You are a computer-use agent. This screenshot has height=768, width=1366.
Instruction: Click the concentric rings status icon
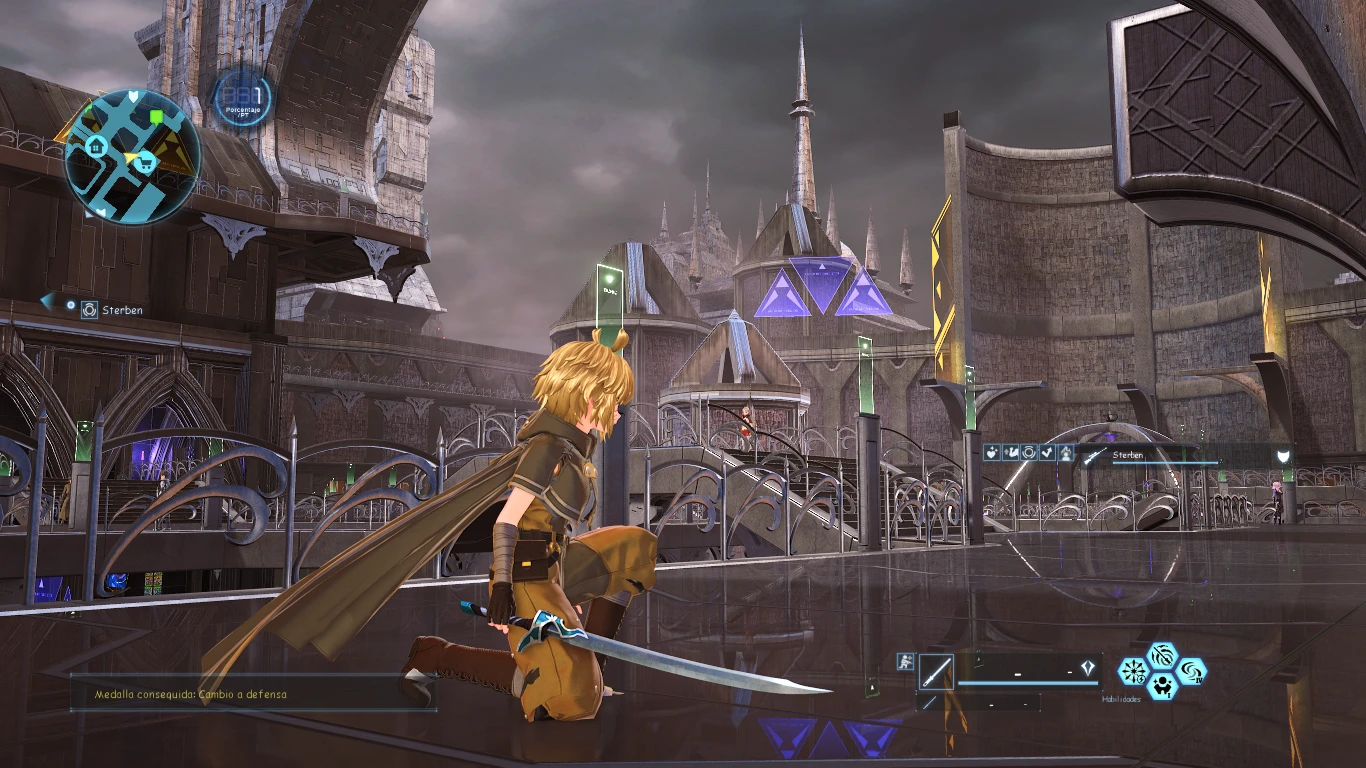pyautogui.click(x=1028, y=453)
